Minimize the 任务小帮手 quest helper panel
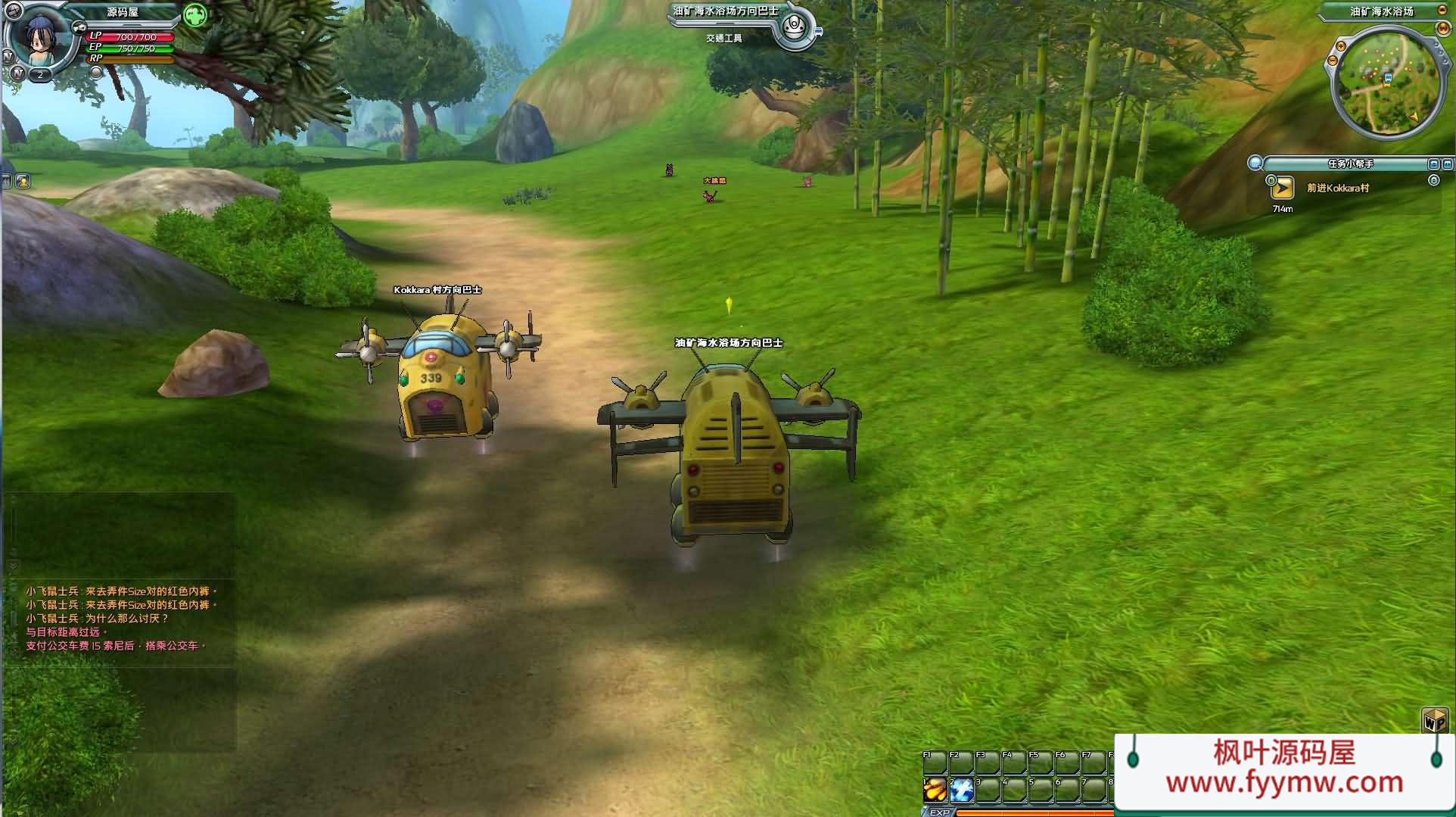The image size is (1456, 817). [x=1433, y=164]
